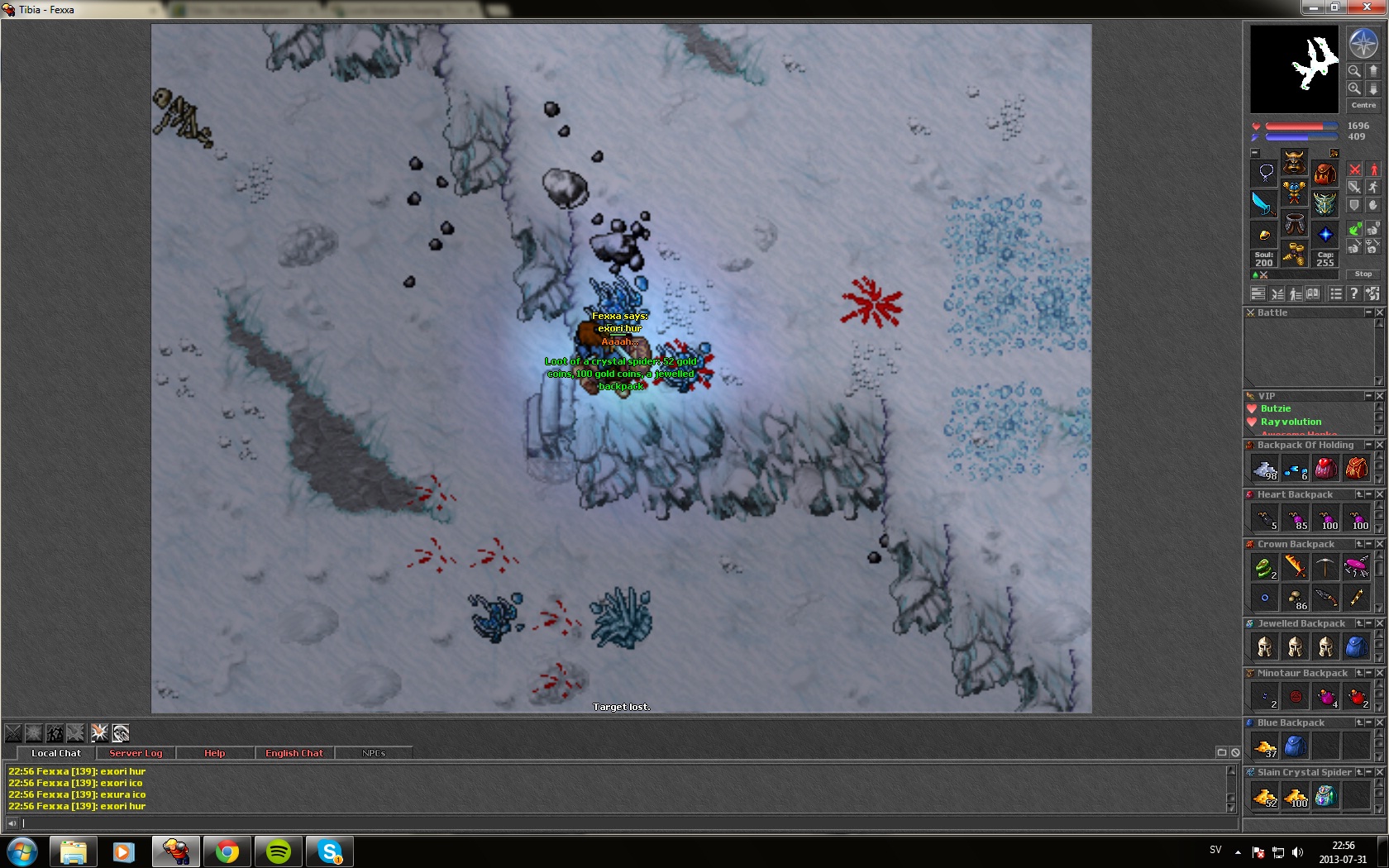
Task: Select the NPCs chat tab
Action: pyautogui.click(x=374, y=753)
